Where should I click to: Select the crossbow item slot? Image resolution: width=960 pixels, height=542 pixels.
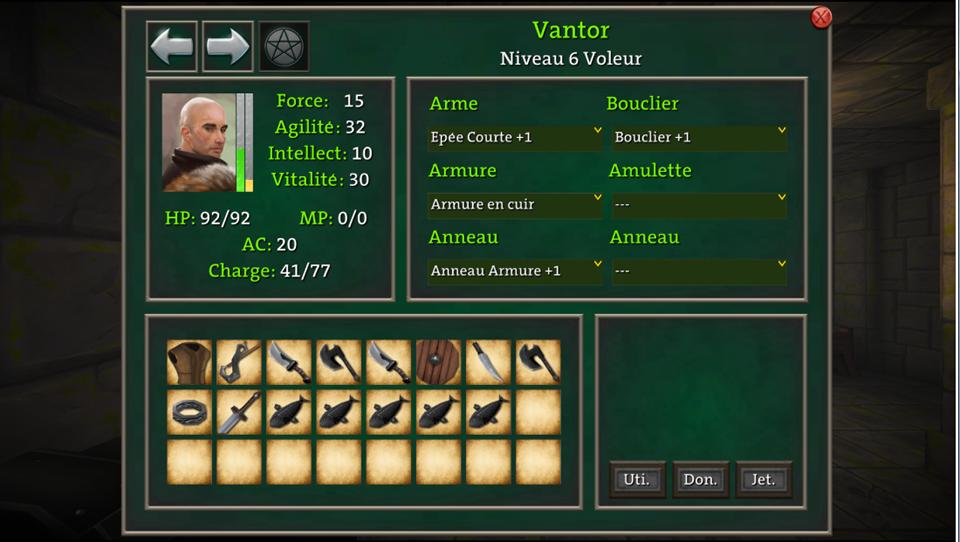click(239, 362)
